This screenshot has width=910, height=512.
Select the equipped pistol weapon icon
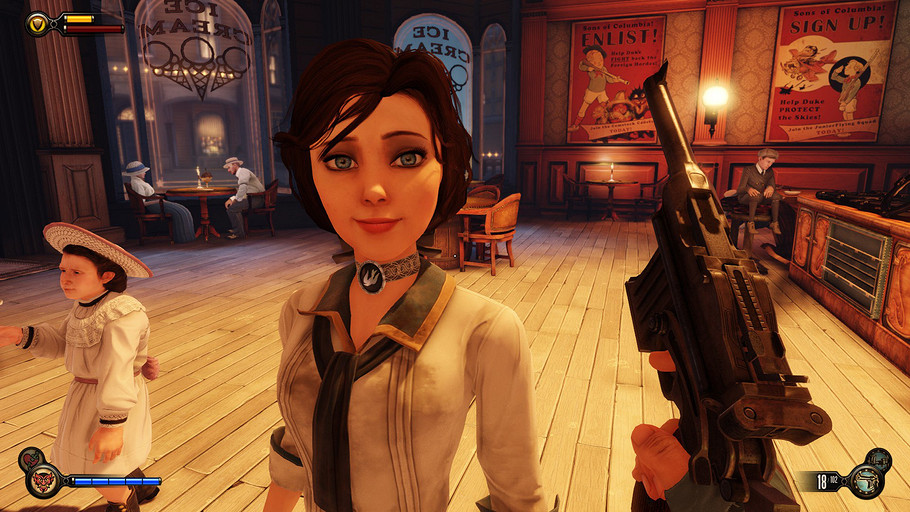tap(866, 481)
